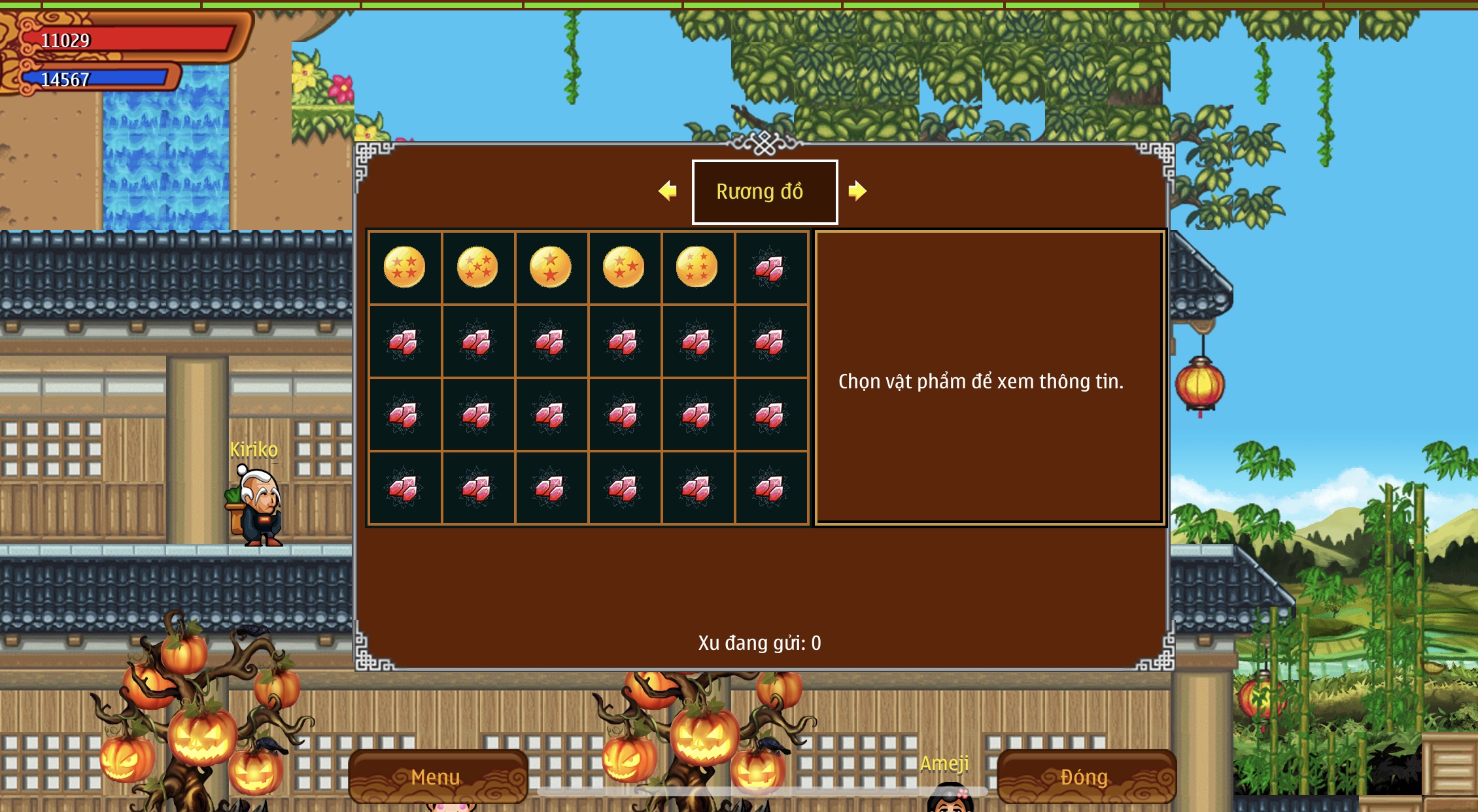
Task: Select the four-star dragon ball
Action: (404, 267)
